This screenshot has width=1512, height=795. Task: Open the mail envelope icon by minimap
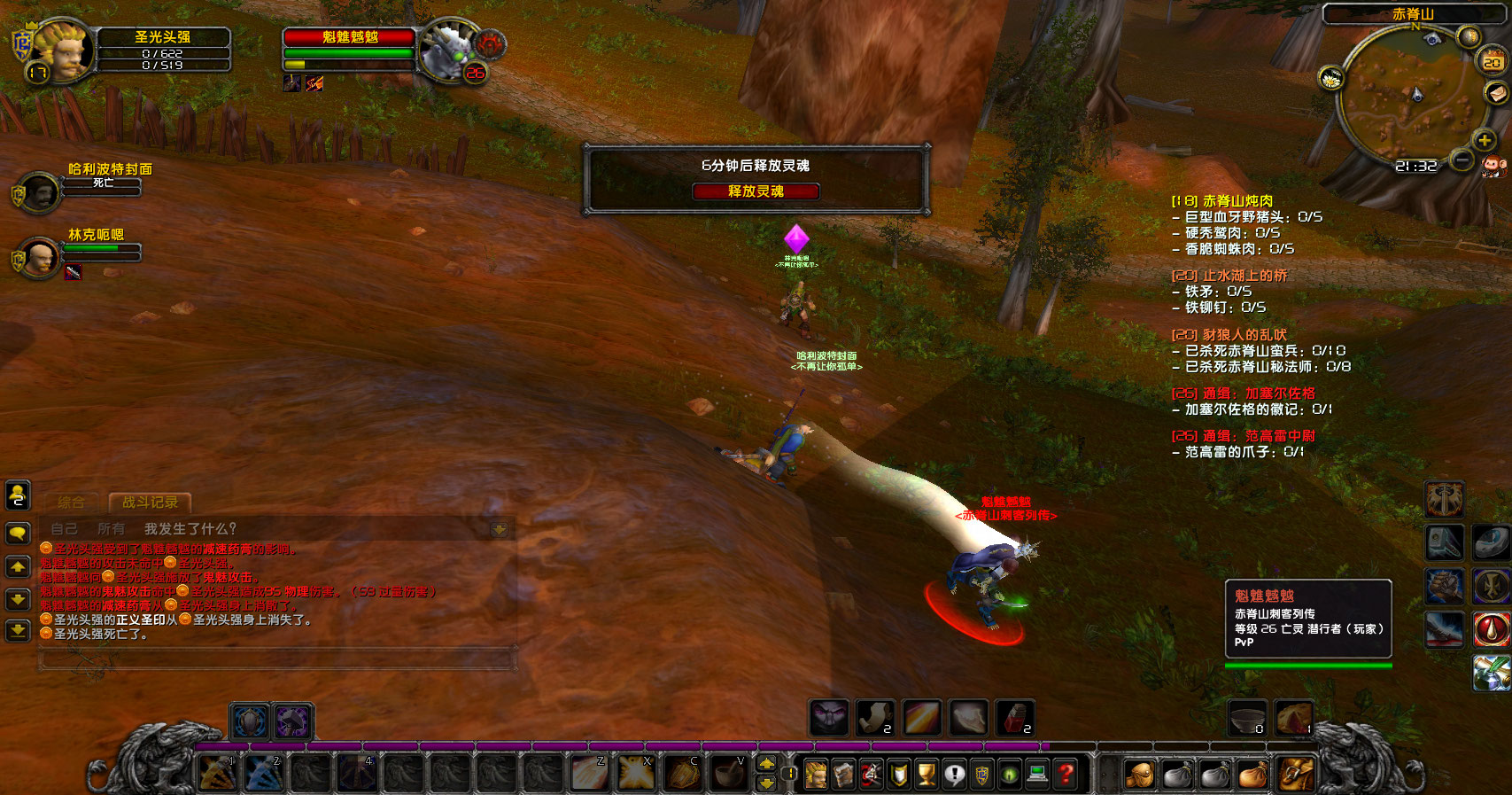click(x=1496, y=92)
